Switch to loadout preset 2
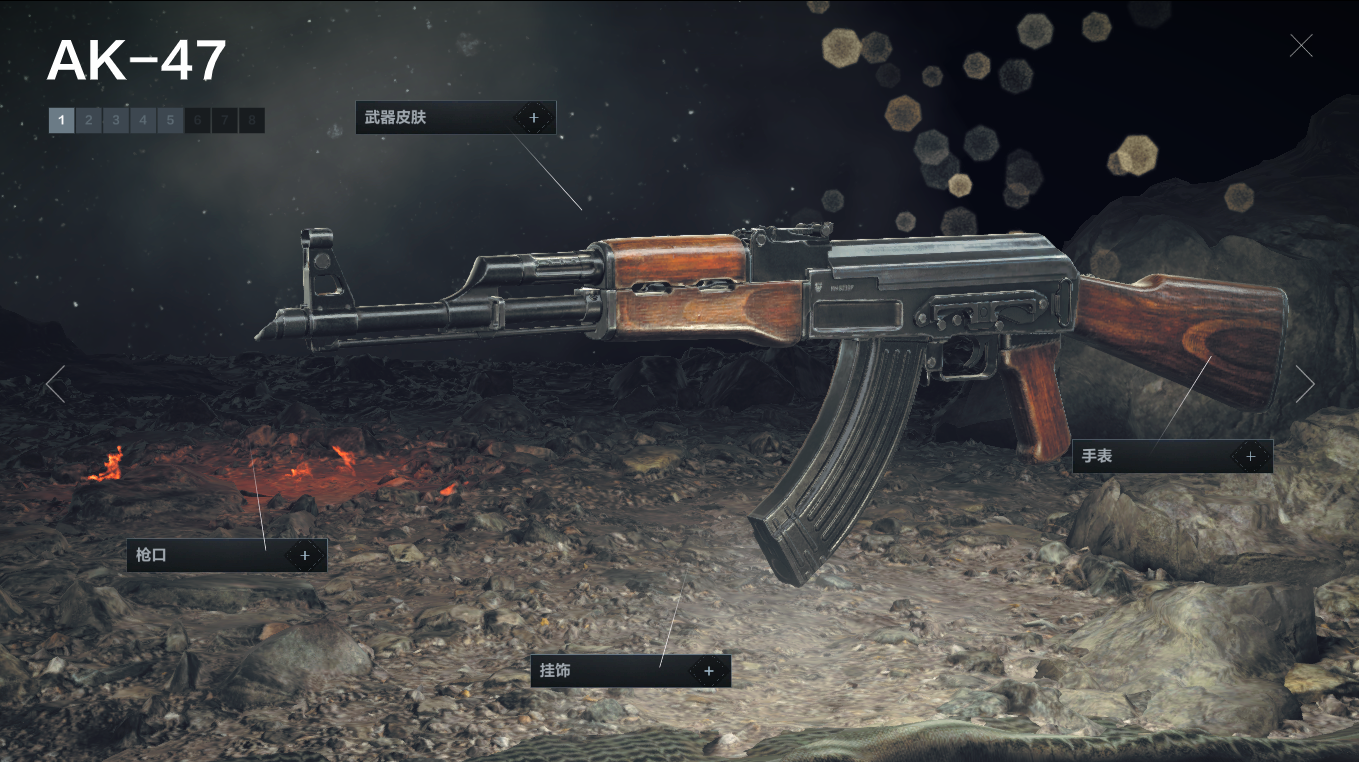 click(x=89, y=121)
